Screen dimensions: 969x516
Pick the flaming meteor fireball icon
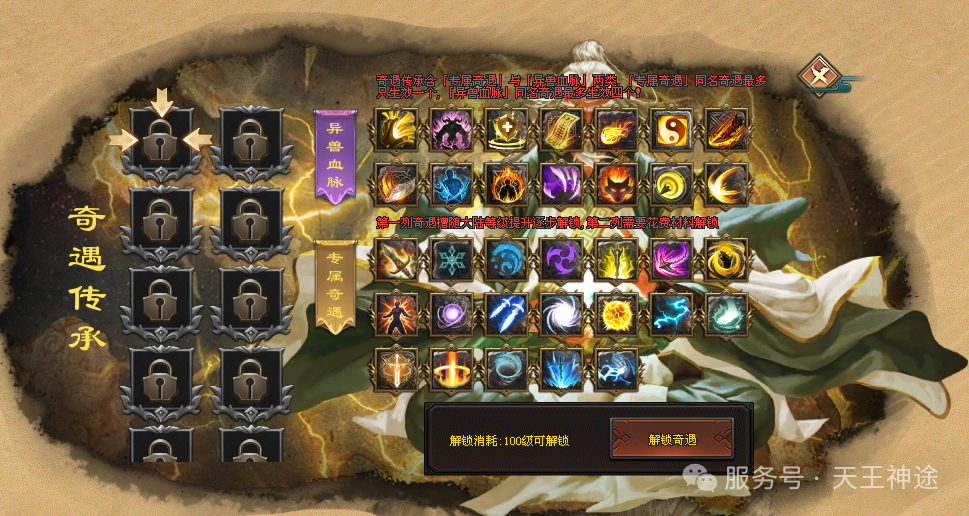pyautogui.click(x=616, y=130)
